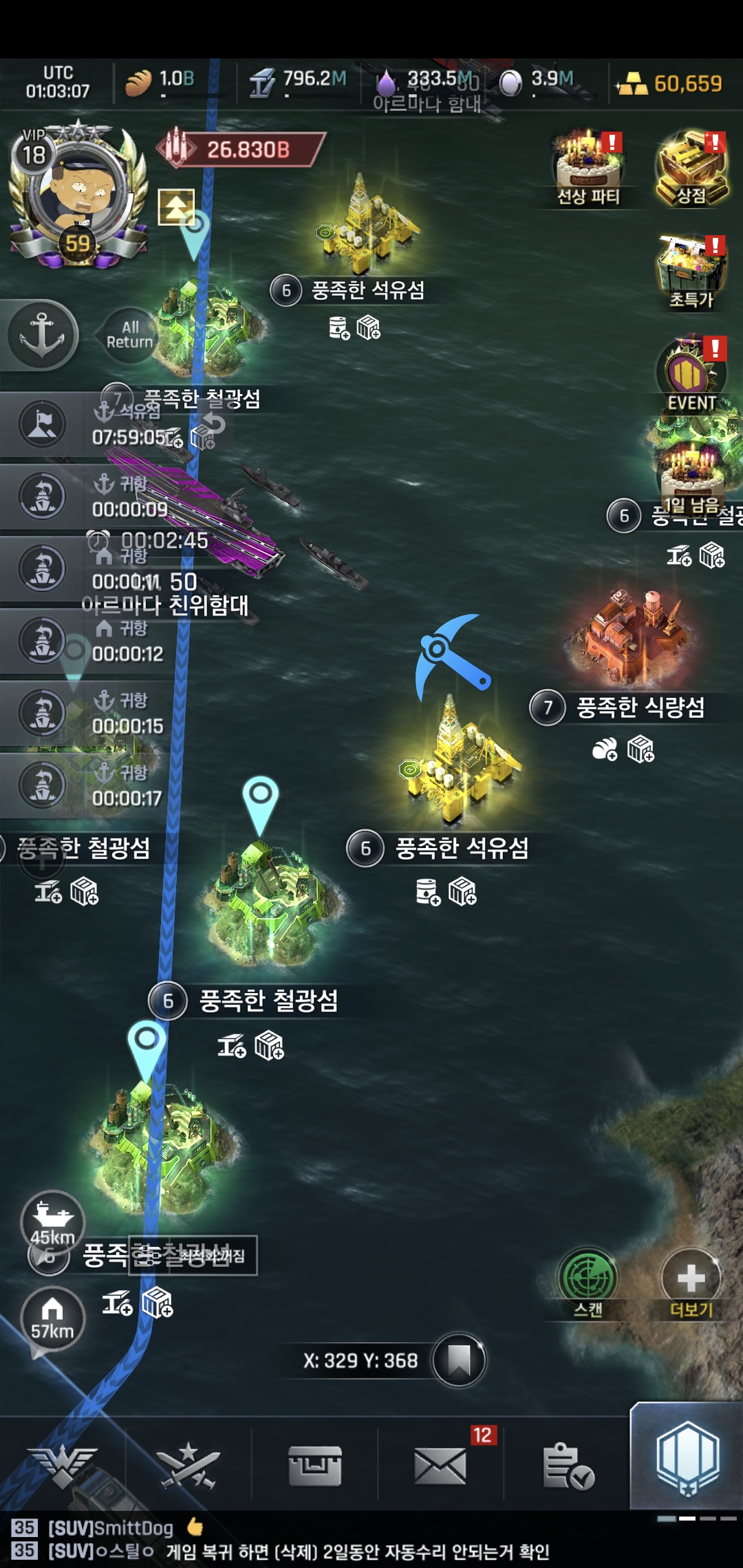Activate the 스캔 radar scan
Viewport: 743px width, 1568px height.
click(588, 1283)
